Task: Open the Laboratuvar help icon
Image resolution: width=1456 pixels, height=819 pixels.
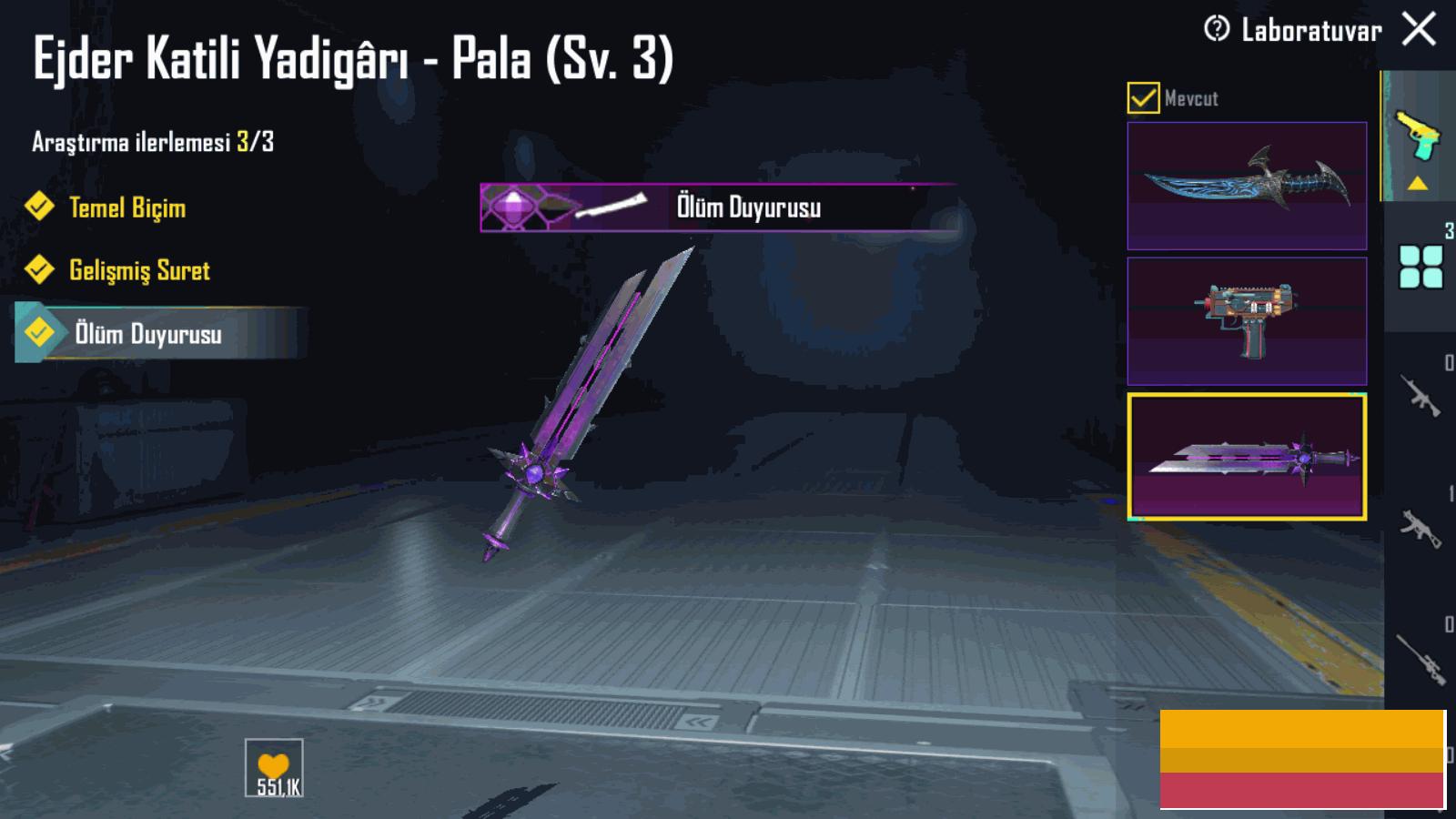Action: pos(1216,29)
